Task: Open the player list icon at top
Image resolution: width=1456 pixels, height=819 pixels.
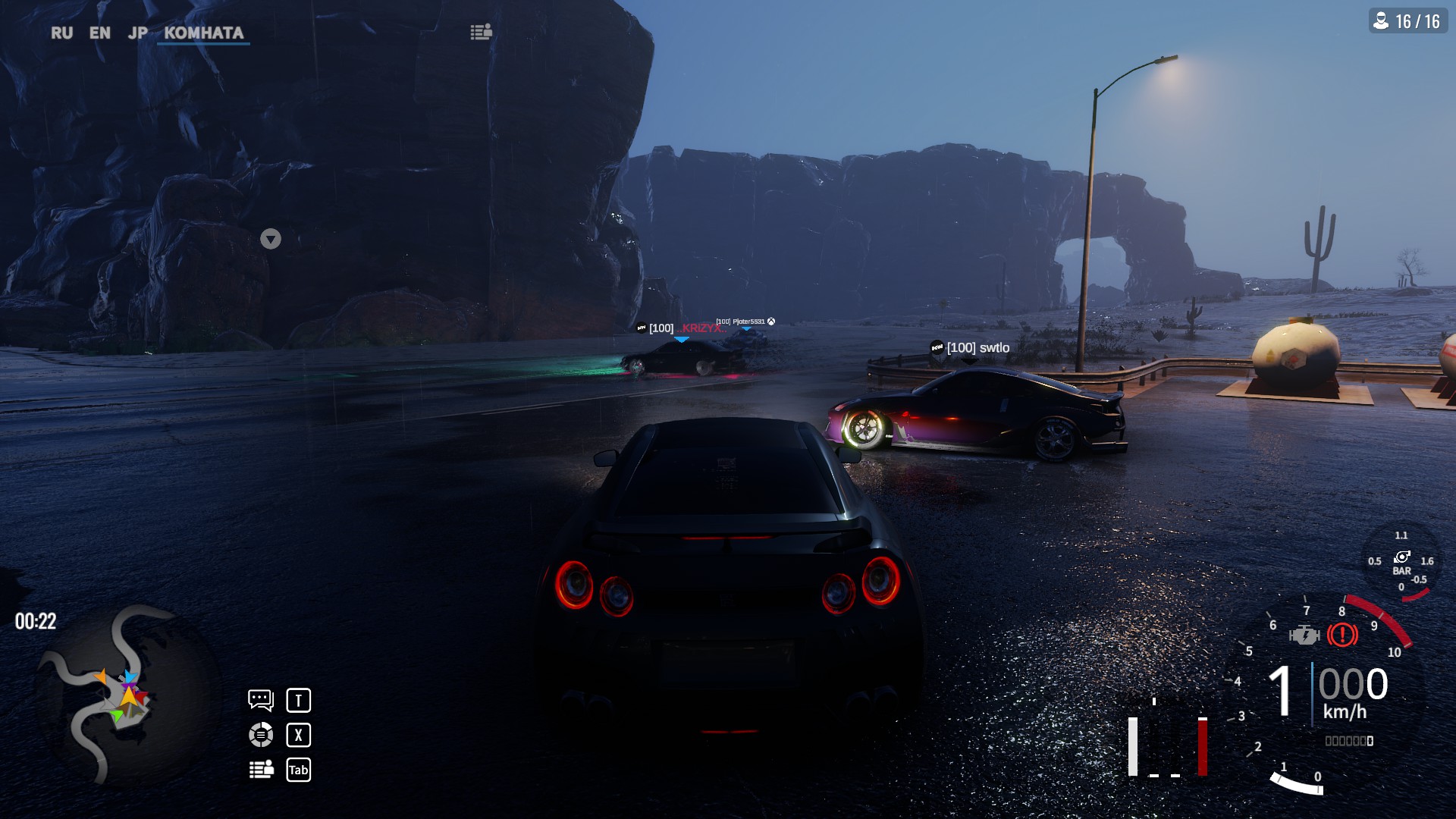Action: pos(481,32)
